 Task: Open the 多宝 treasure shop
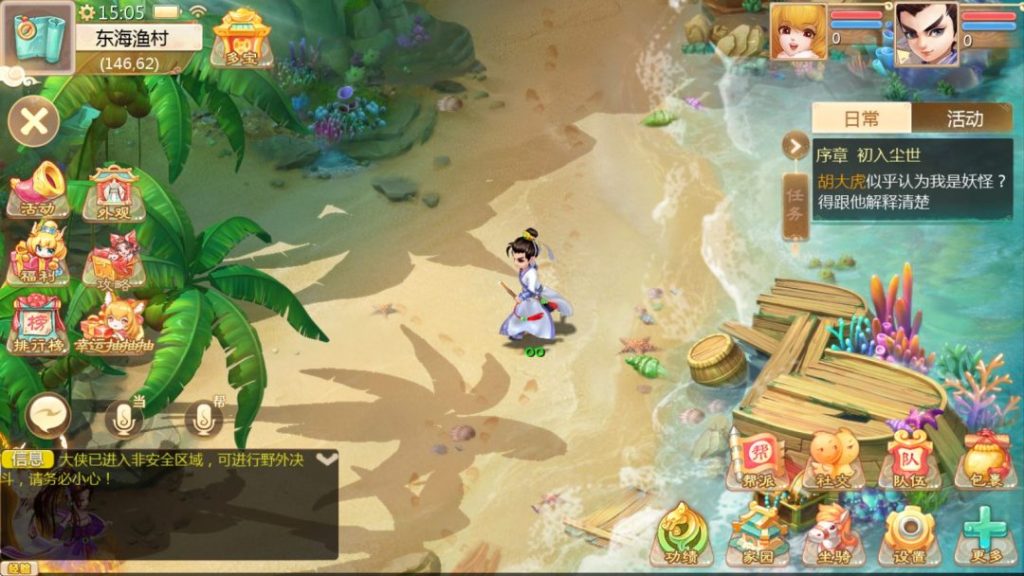tap(236, 38)
